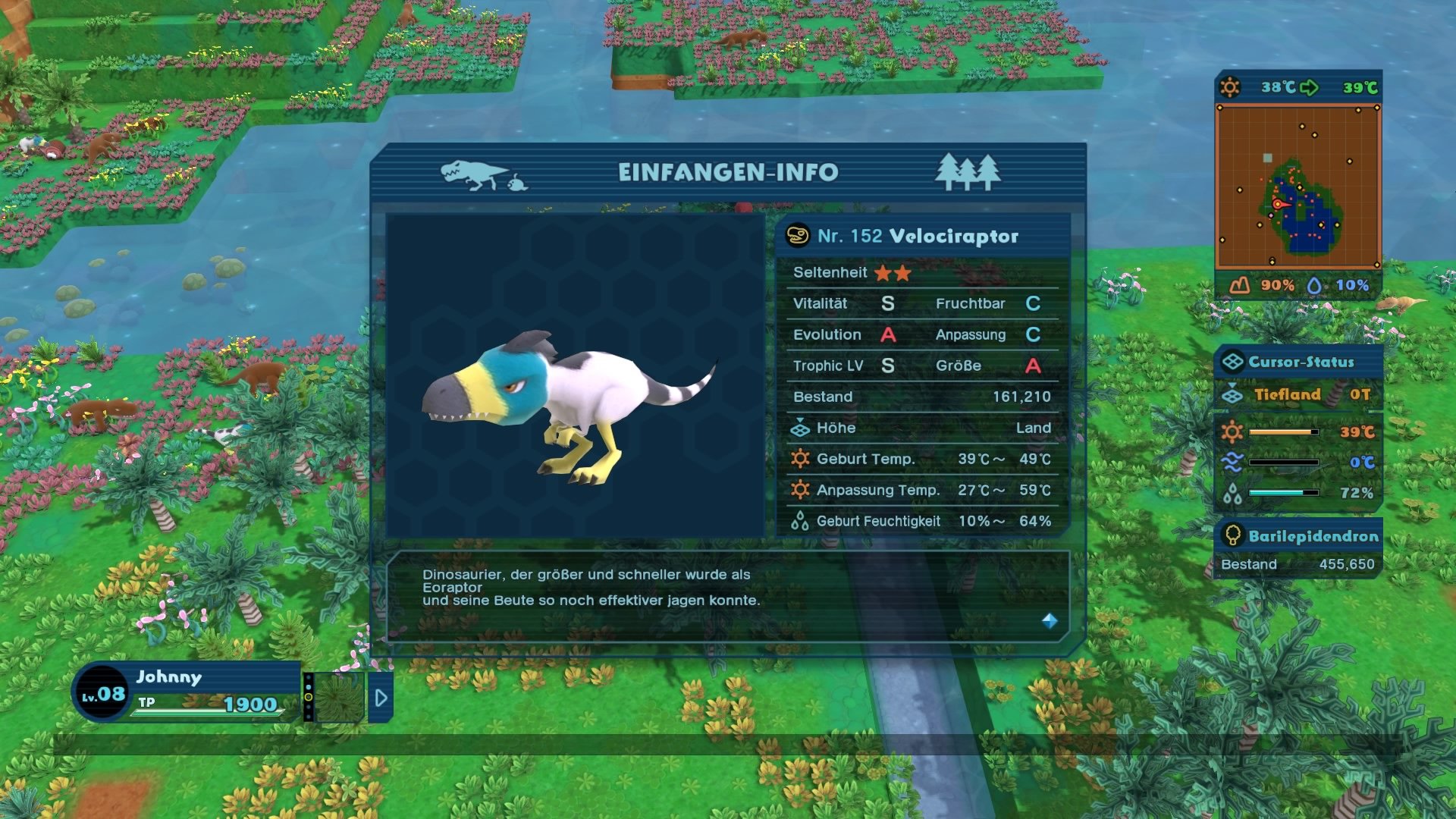Toggle the top dot on the vertical selector strip
This screenshot has width=1456, height=819.
coord(308,677)
